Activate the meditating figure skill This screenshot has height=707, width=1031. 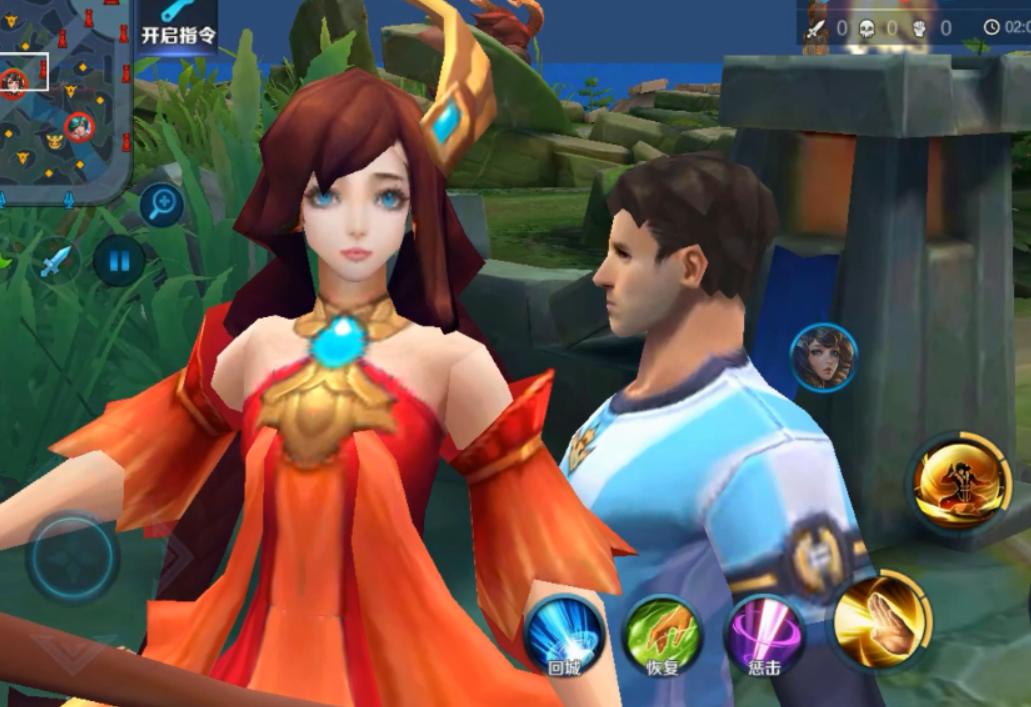pos(959,484)
